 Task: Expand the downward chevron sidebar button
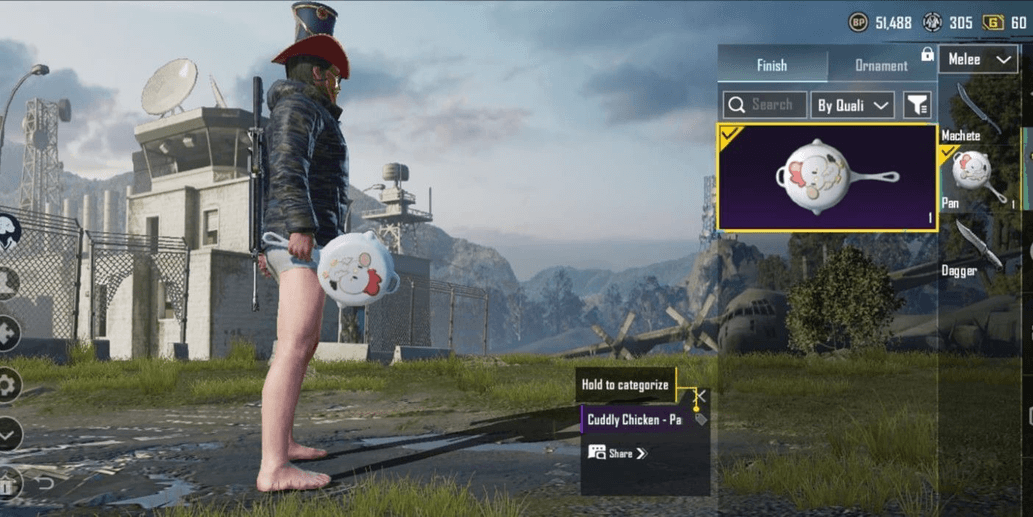tap(9, 434)
